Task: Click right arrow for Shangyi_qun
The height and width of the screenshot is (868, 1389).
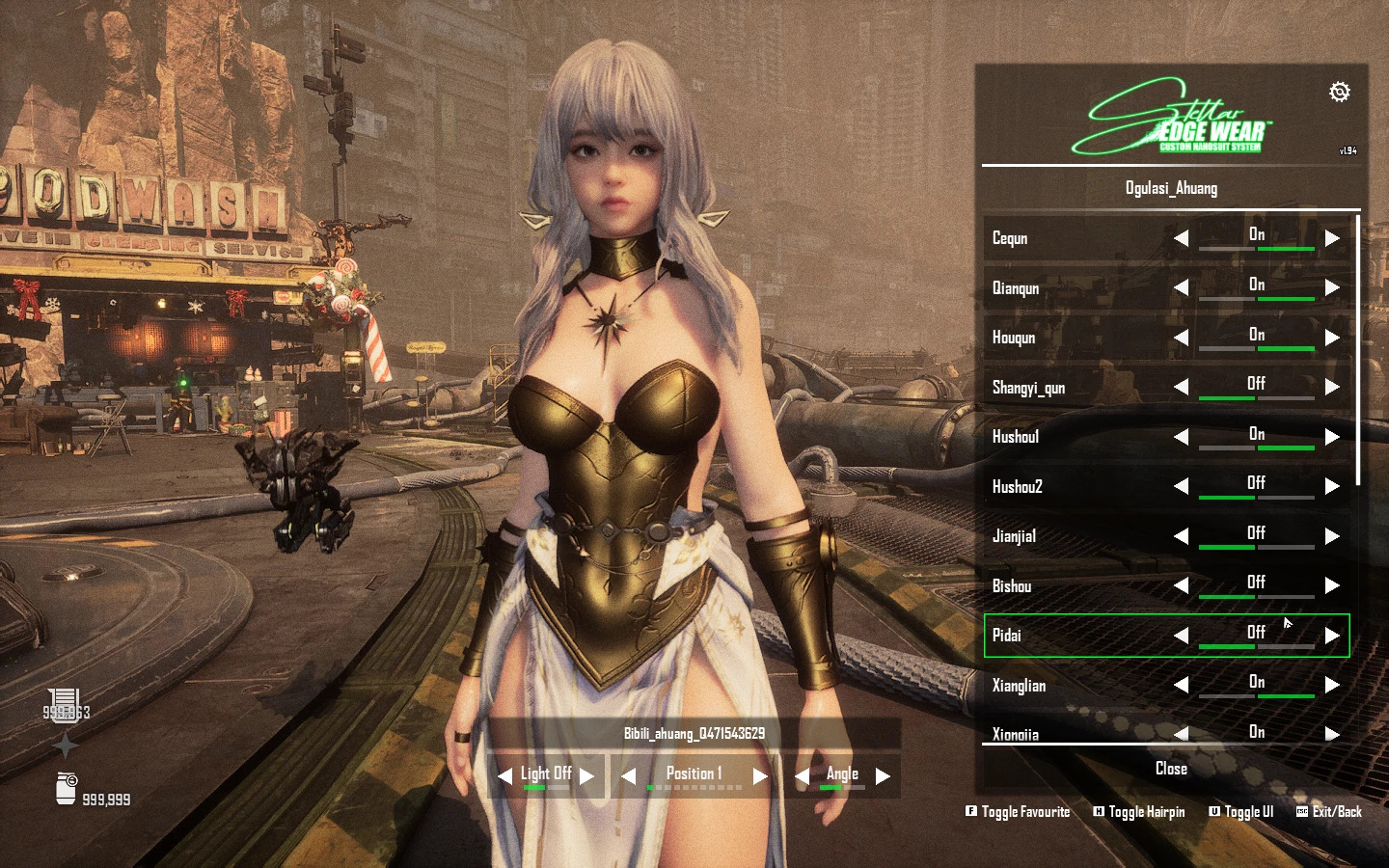Action: (1332, 387)
